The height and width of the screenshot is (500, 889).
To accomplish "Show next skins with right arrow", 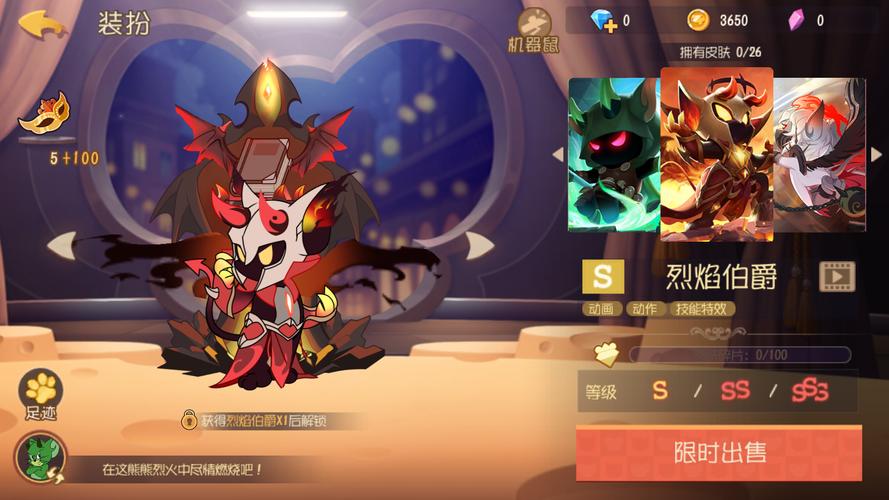I will click(876, 154).
